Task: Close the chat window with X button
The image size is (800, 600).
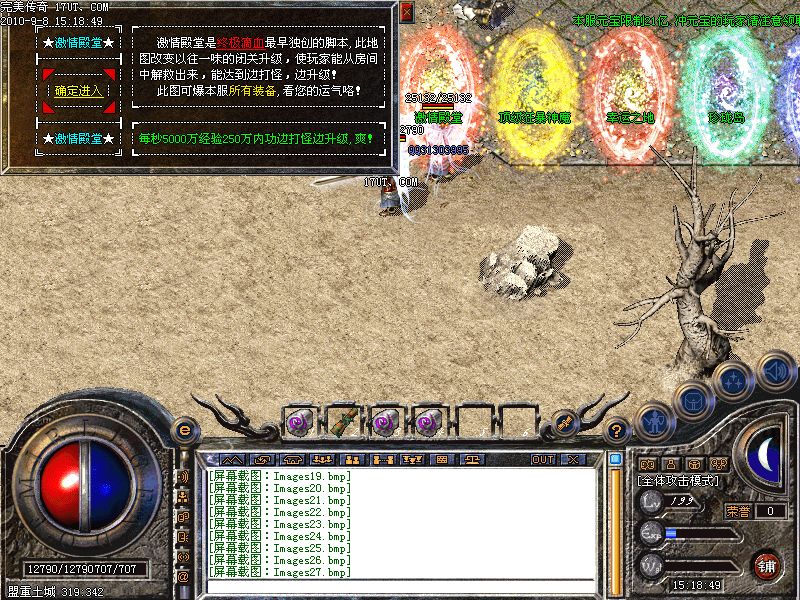Action: 572,459
